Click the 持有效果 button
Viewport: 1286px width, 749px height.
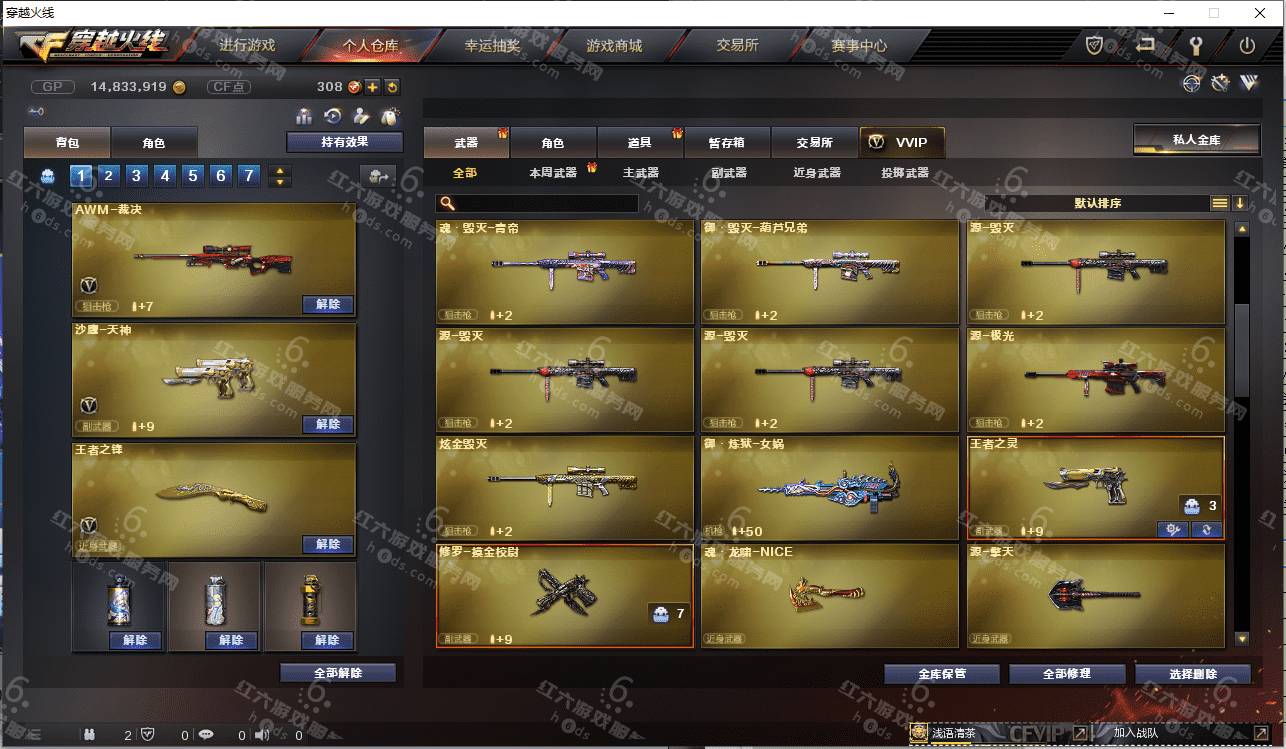pyautogui.click(x=344, y=142)
